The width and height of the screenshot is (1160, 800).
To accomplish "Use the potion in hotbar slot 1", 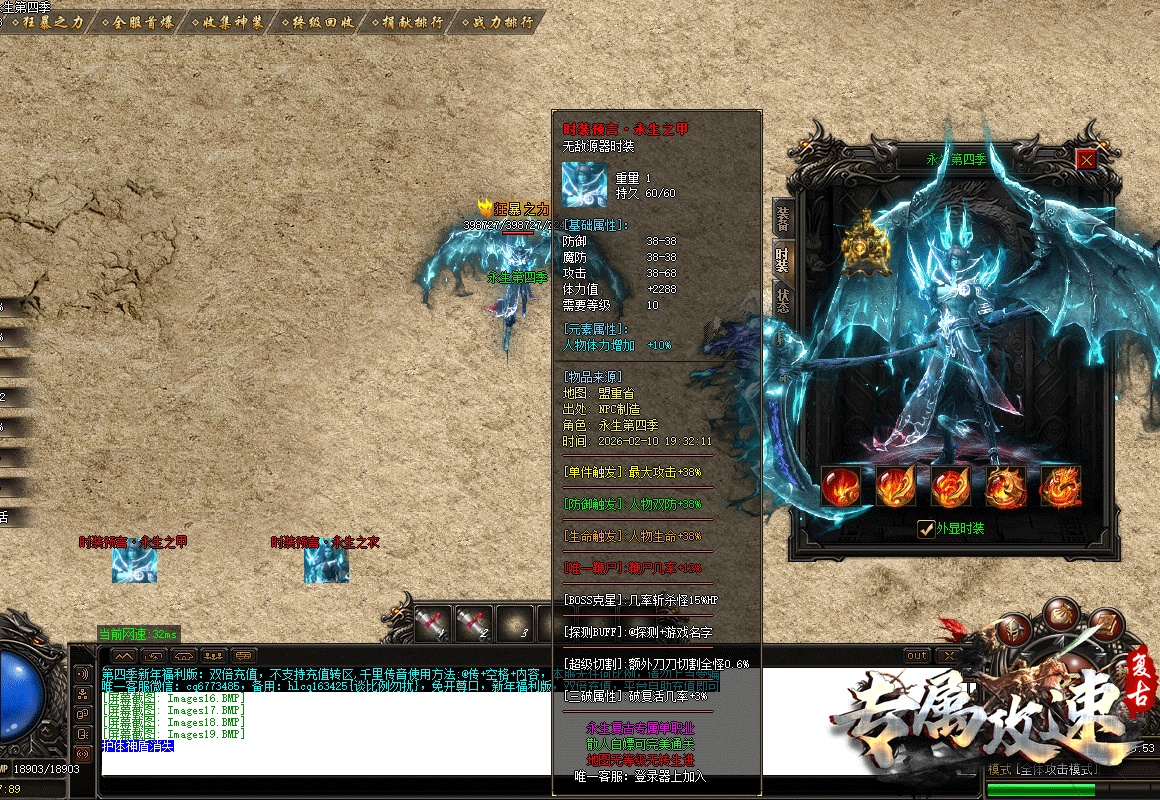I will point(431,623).
